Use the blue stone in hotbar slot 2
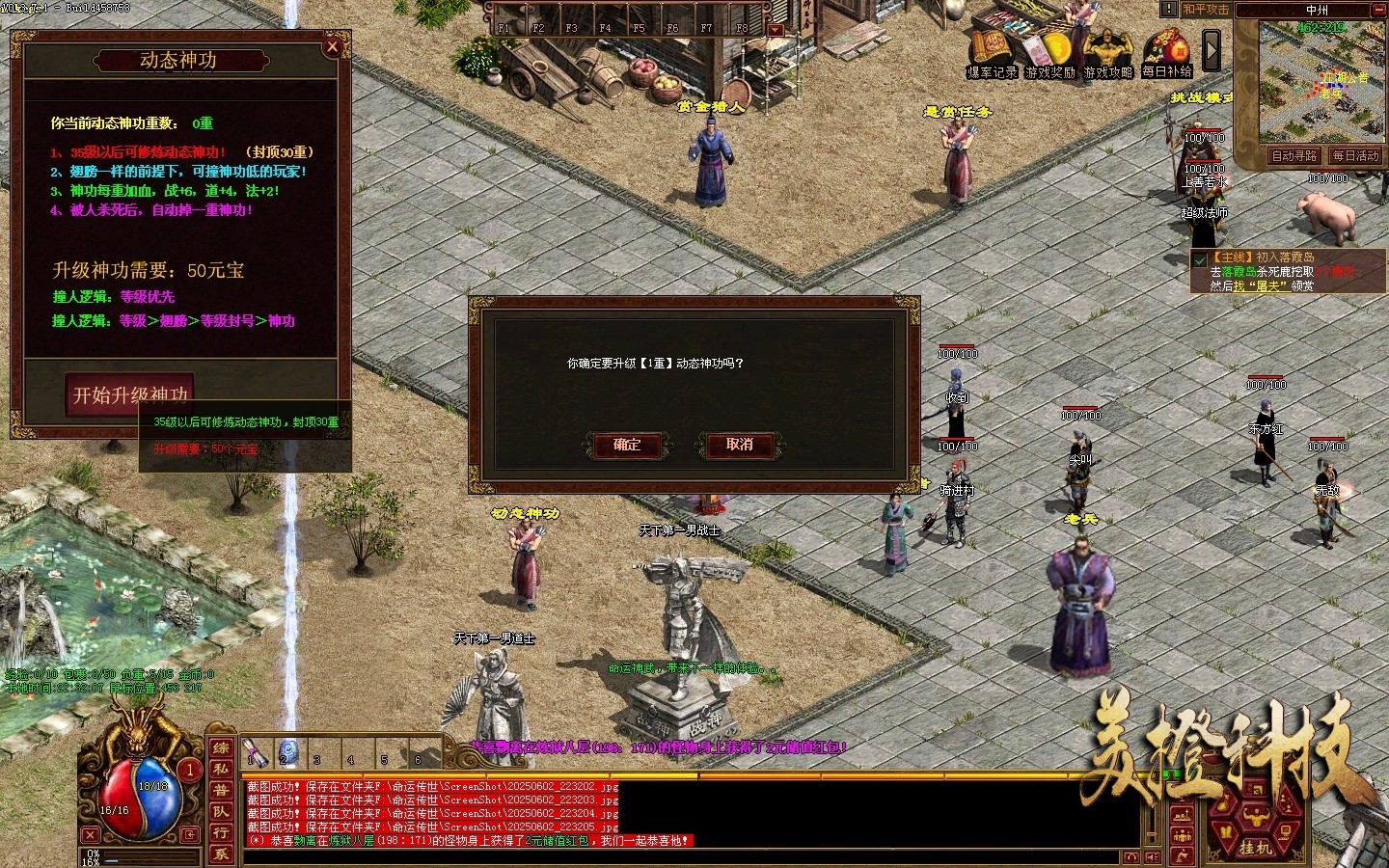The height and width of the screenshot is (868, 1389). point(287,753)
